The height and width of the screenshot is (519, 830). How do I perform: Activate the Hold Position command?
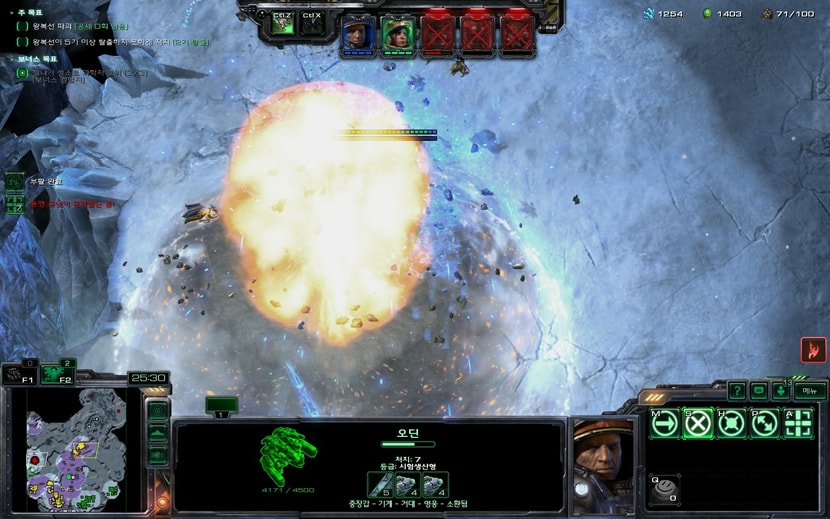(731, 423)
